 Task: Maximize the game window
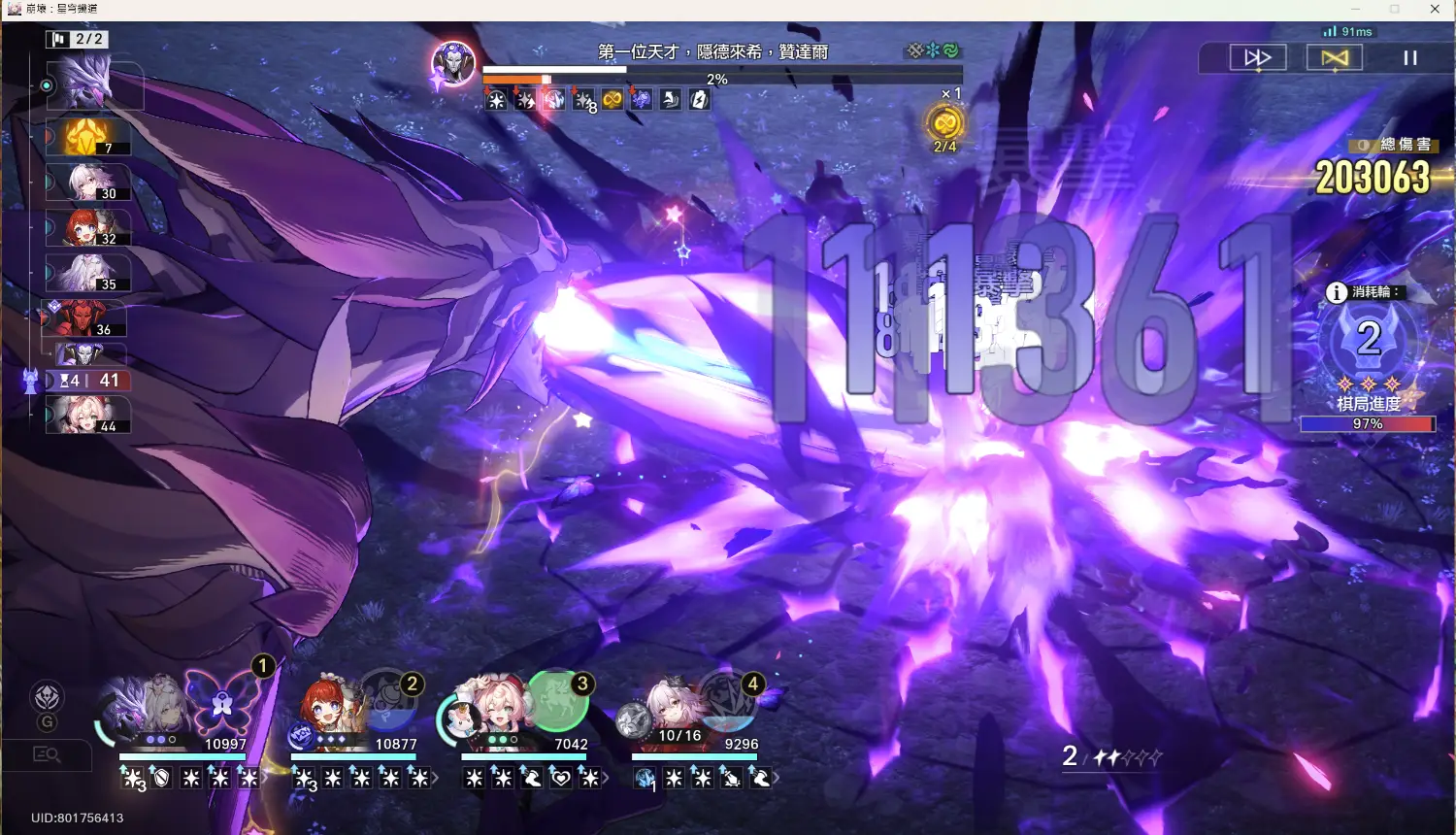1395,10
